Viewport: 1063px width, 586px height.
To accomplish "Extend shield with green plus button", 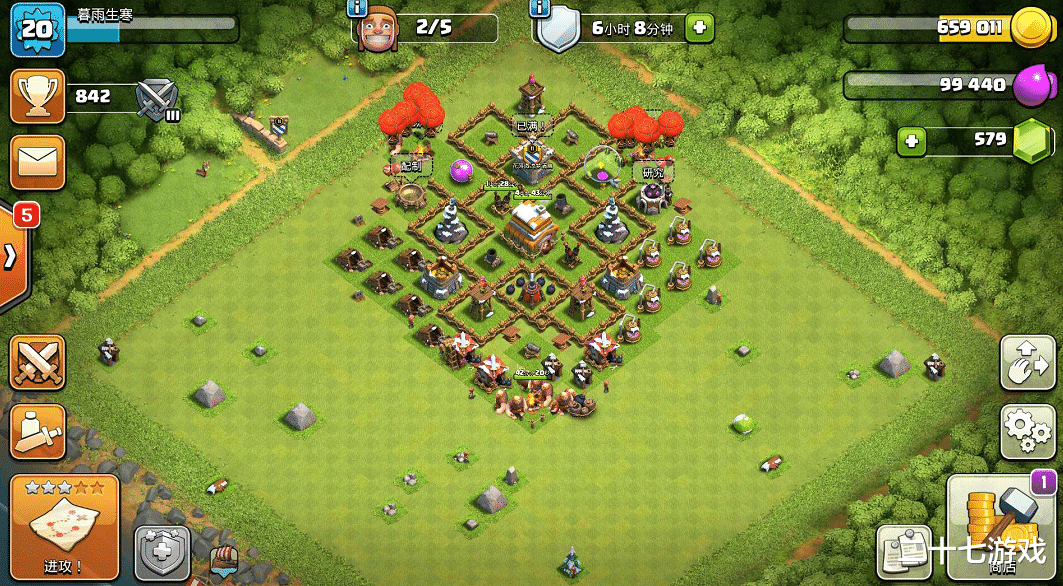I will pyautogui.click(x=699, y=28).
